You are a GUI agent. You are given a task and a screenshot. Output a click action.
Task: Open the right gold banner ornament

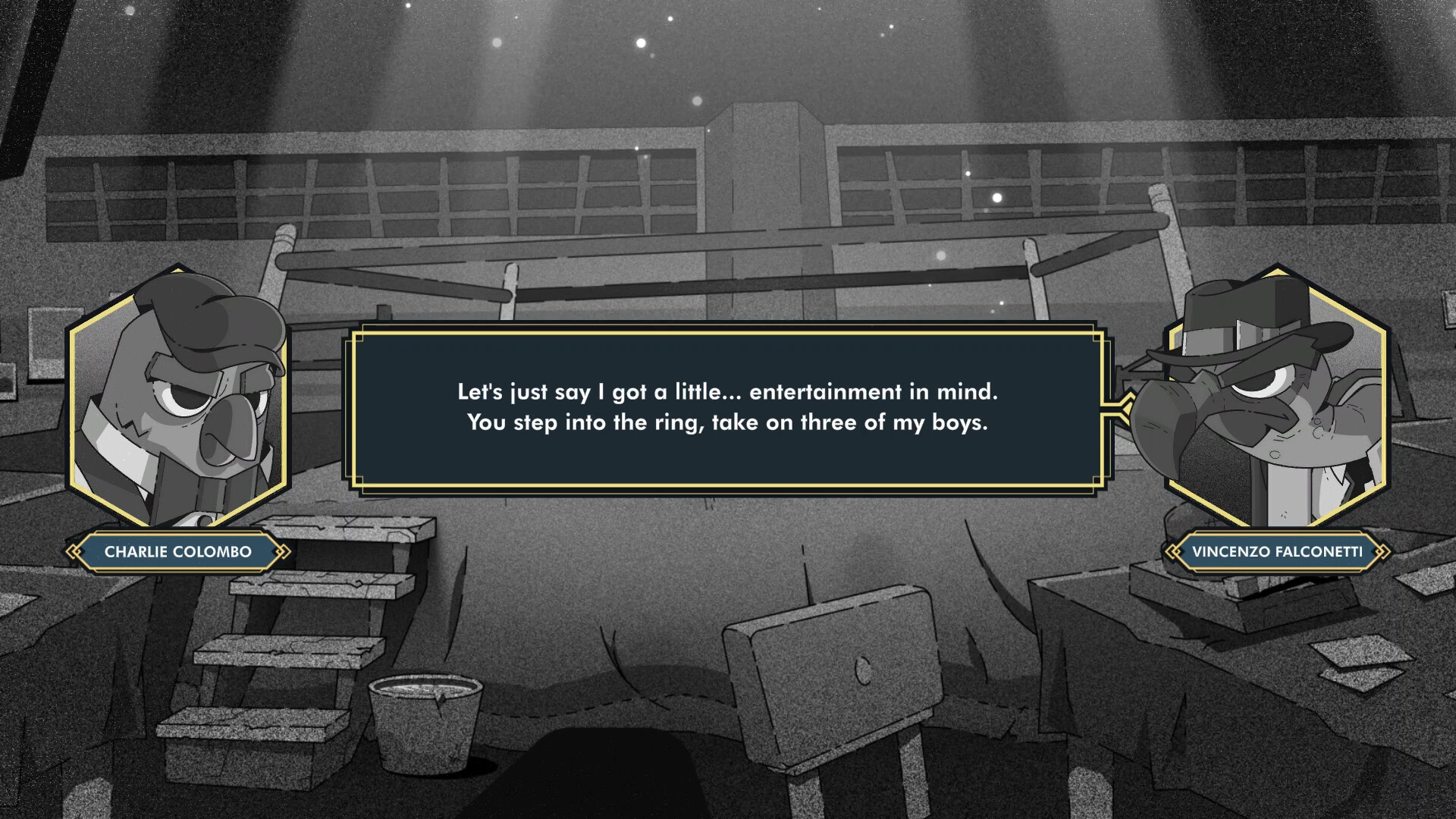click(x=1382, y=551)
